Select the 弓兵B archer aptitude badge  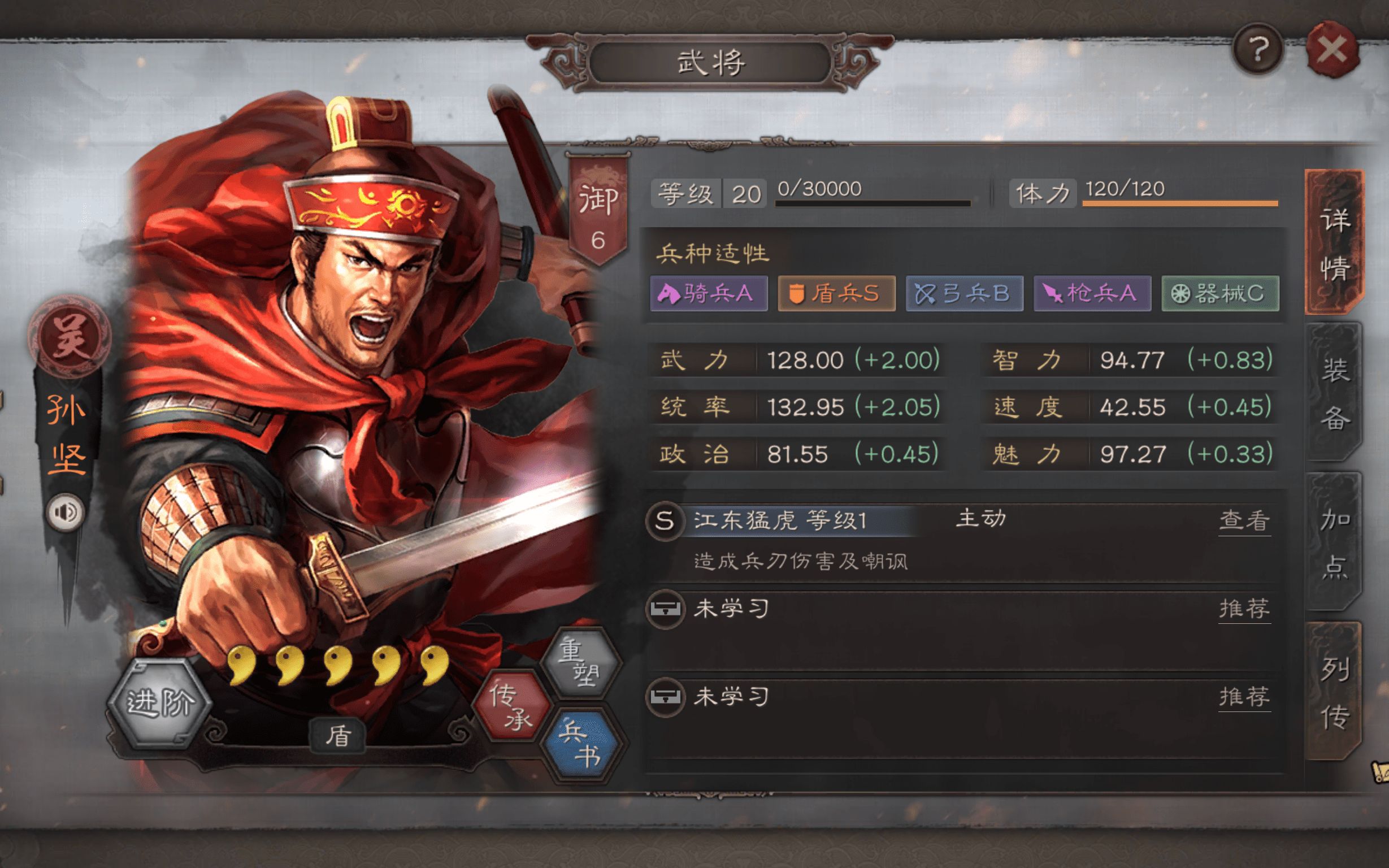pyautogui.click(x=964, y=293)
